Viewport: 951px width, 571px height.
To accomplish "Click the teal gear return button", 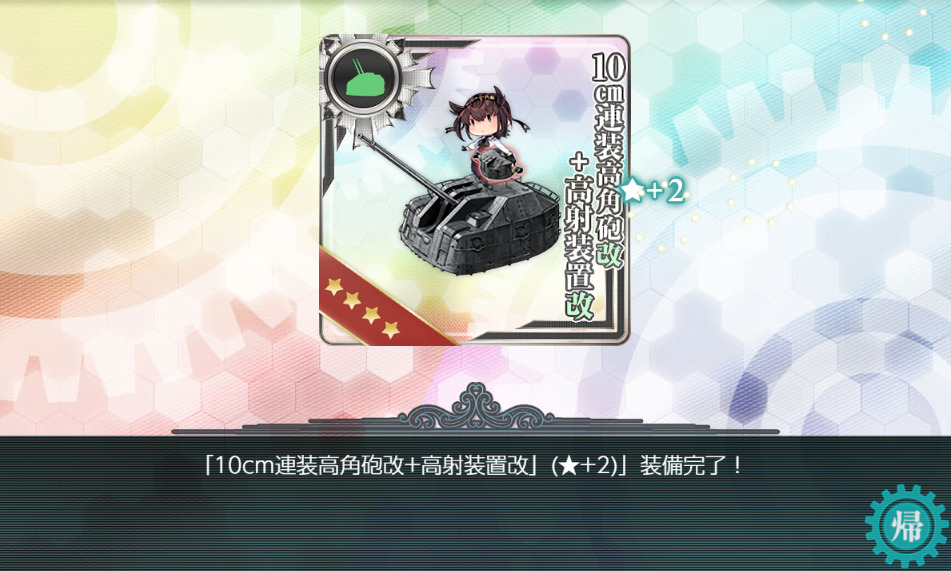I will click(x=906, y=527).
